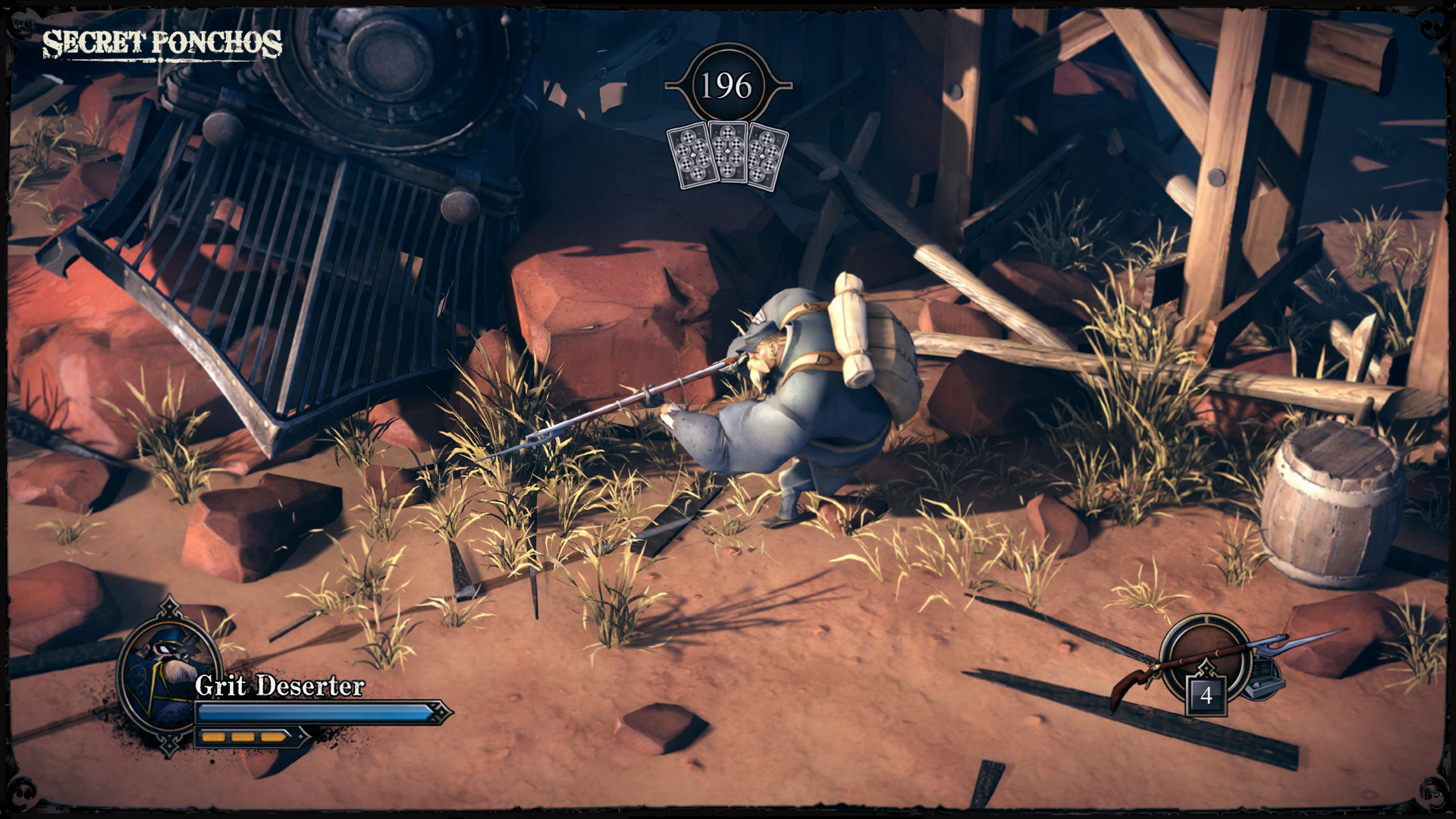
Task: Select the center playing card below the bounty
Action: pyautogui.click(x=726, y=150)
